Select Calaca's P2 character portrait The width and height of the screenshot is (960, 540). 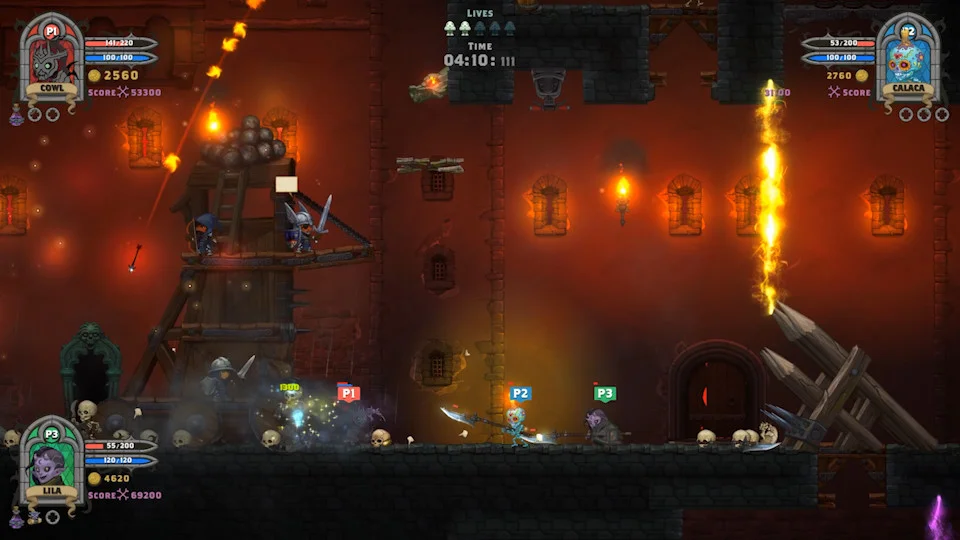(x=908, y=57)
